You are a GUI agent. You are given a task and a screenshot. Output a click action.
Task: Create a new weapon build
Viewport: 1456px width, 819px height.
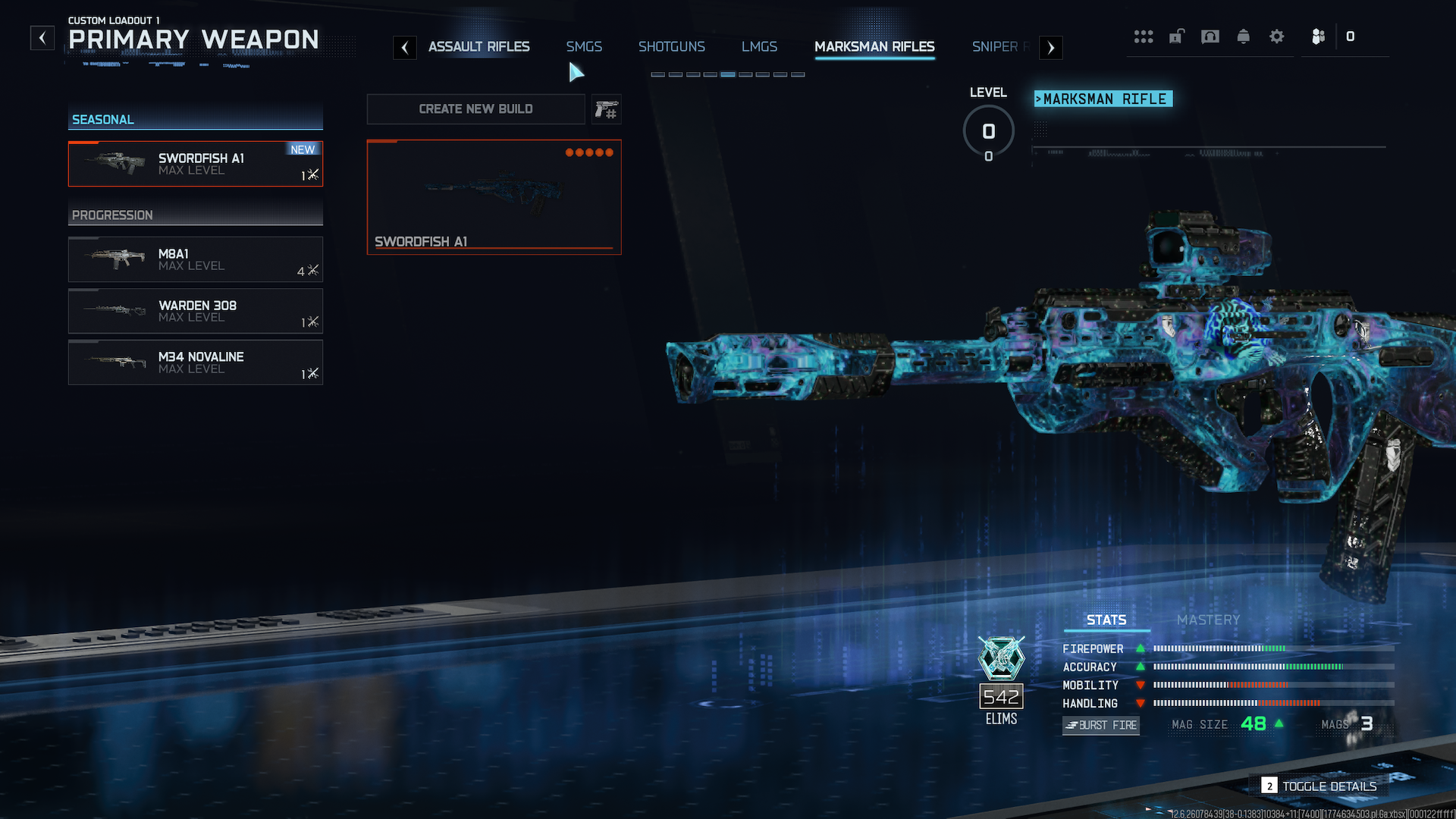475,109
